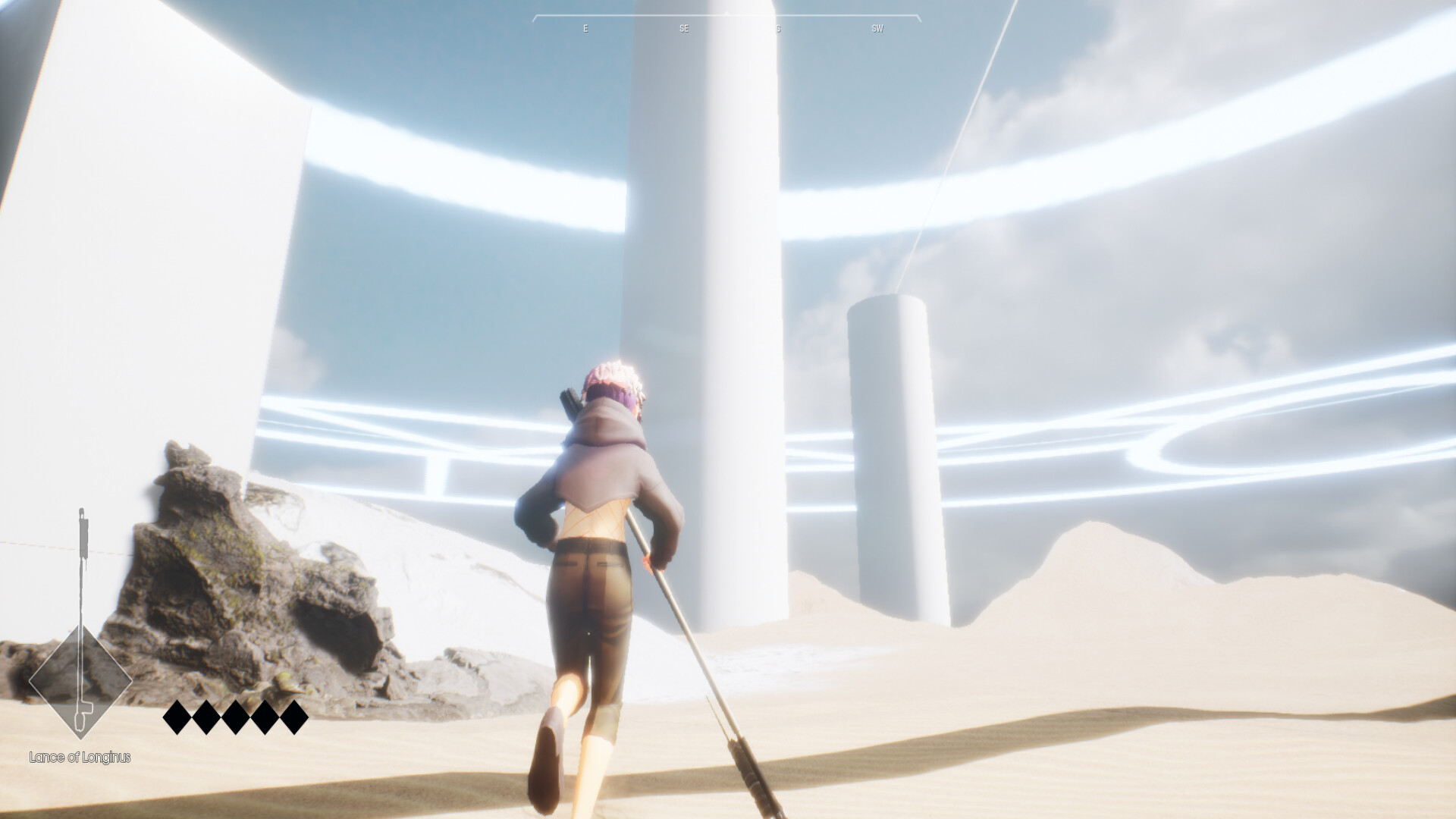
Task: Click the E marker on the compass
Action: (x=584, y=28)
